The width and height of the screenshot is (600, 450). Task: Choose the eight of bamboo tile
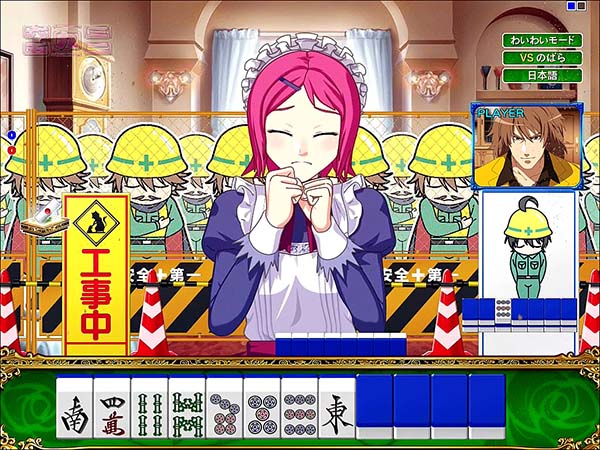(187, 411)
